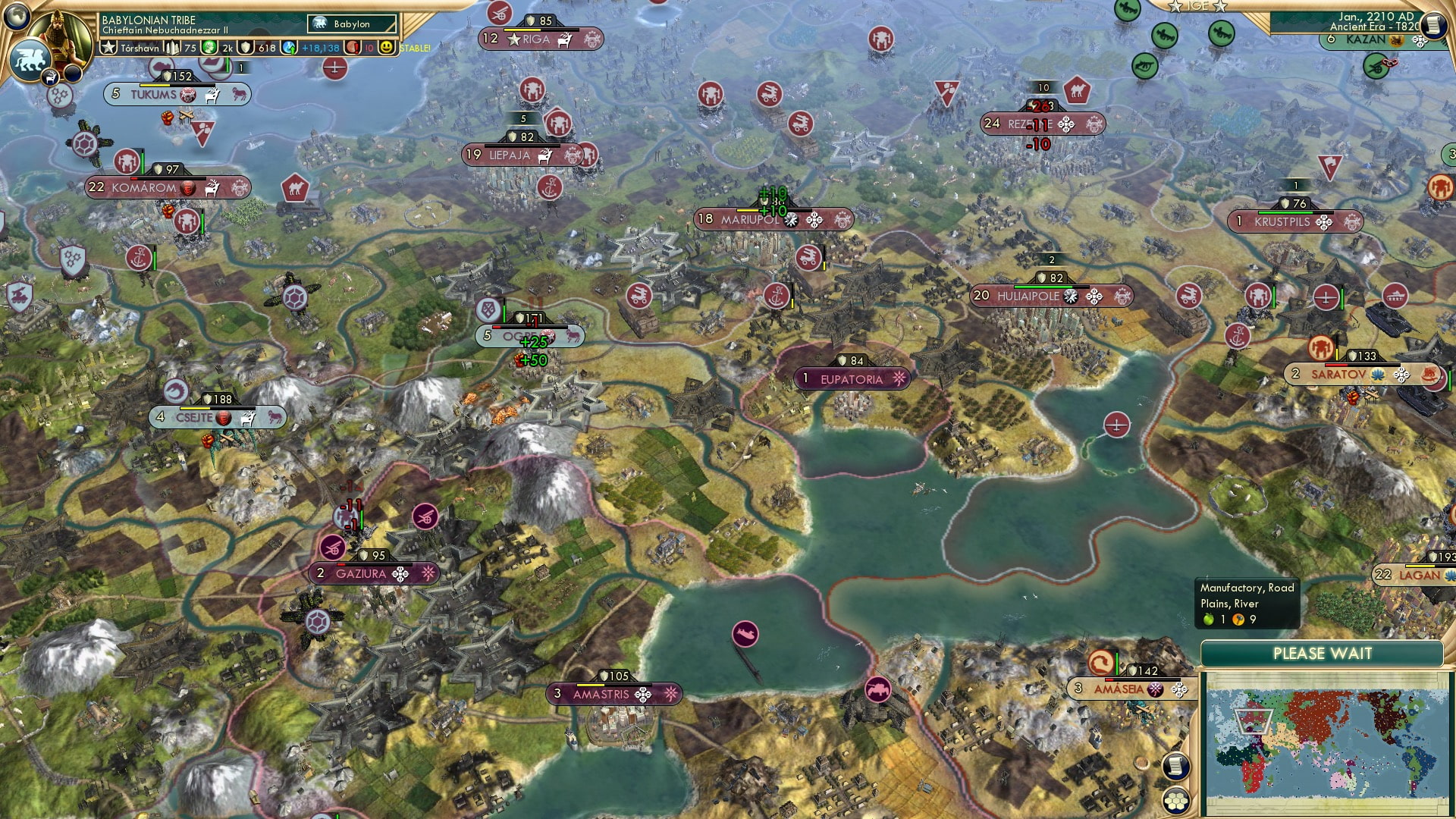Click the smiley happiness icon showing STABLE
The image size is (1456, 819).
coord(388,48)
